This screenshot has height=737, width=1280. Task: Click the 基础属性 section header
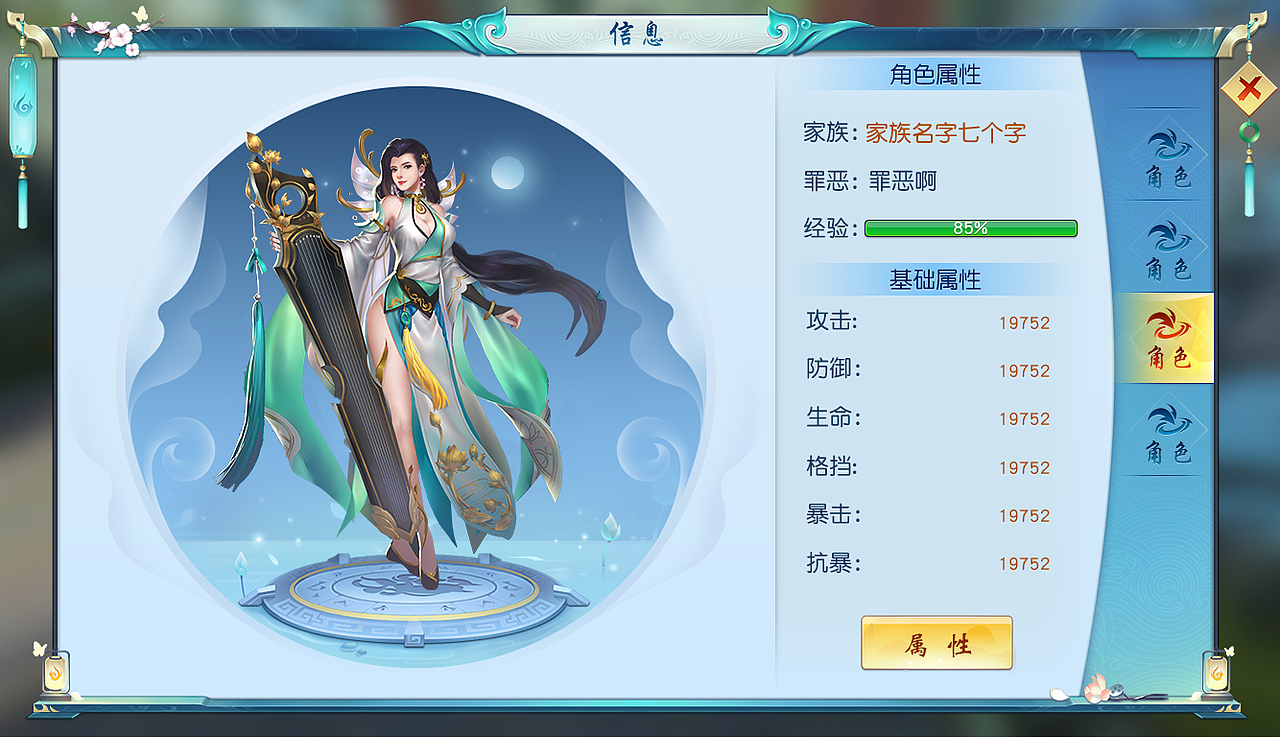click(x=936, y=278)
